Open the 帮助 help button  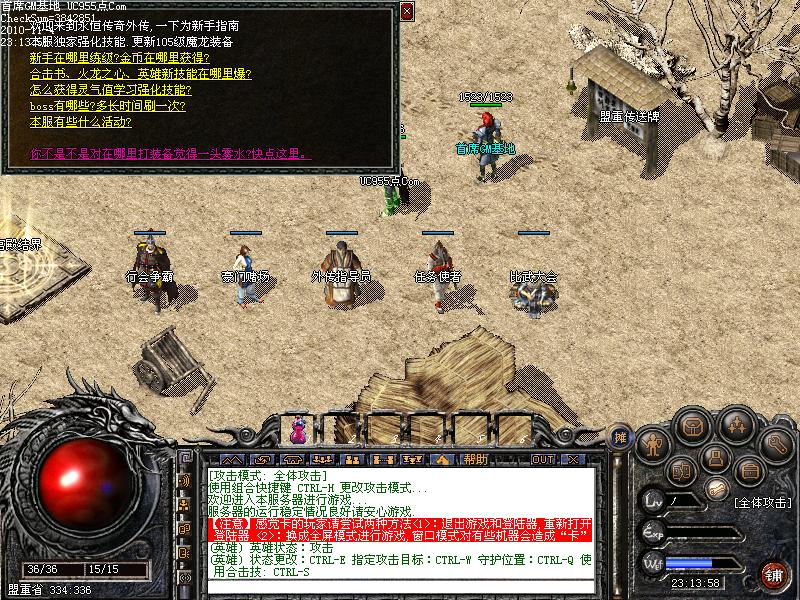pos(476,460)
